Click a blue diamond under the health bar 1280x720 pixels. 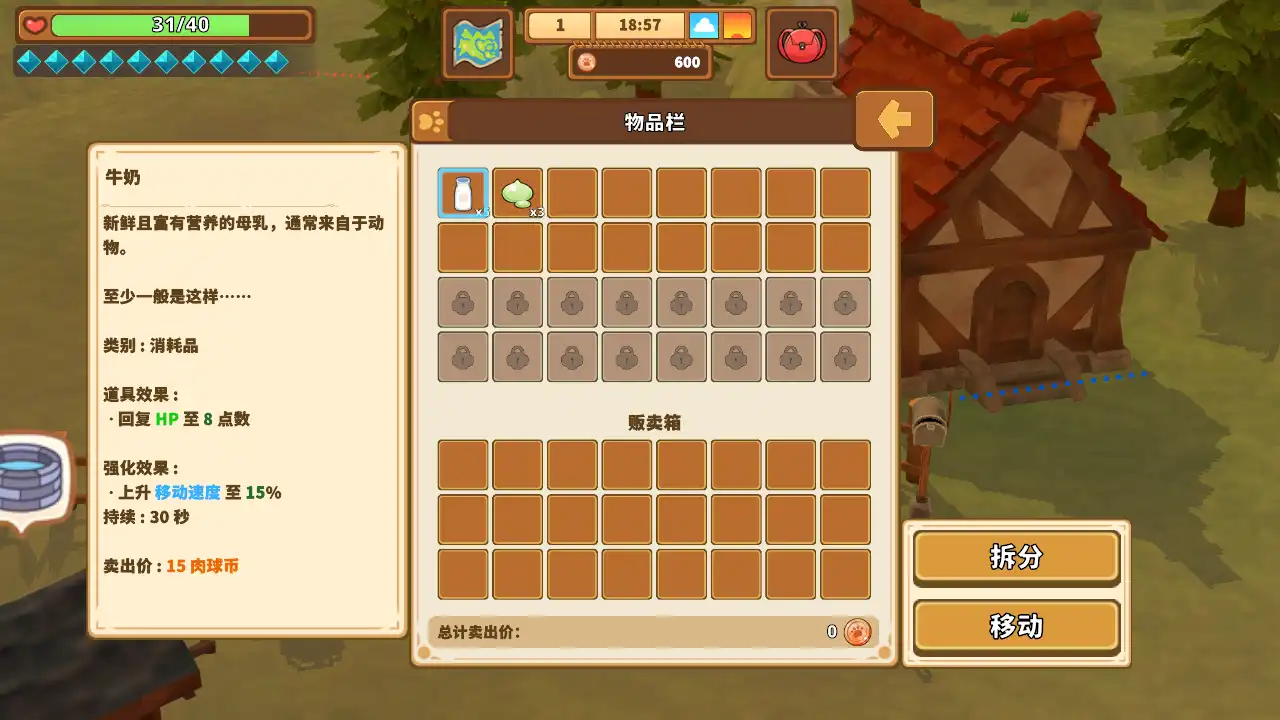(28, 61)
